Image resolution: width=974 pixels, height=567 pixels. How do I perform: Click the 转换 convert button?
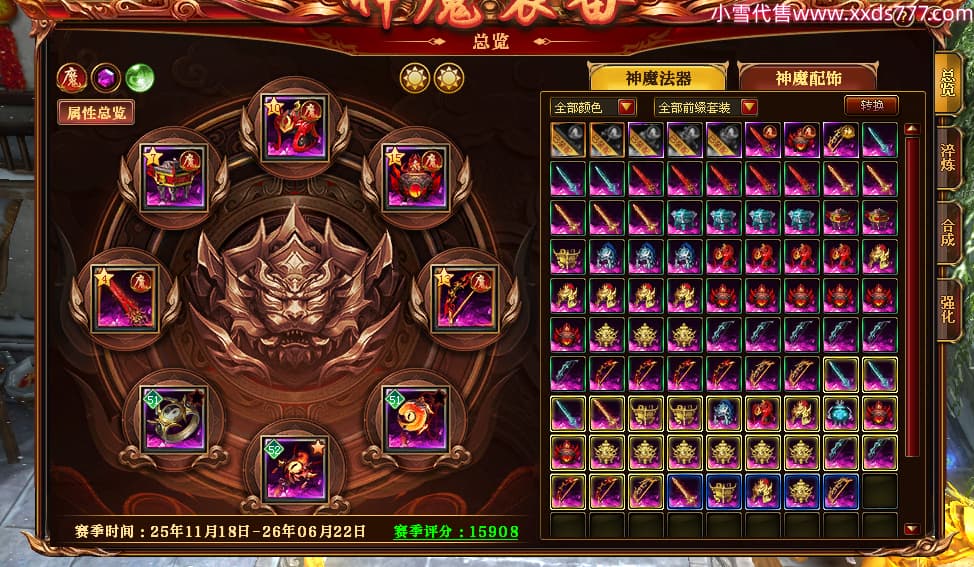click(871, 105)
